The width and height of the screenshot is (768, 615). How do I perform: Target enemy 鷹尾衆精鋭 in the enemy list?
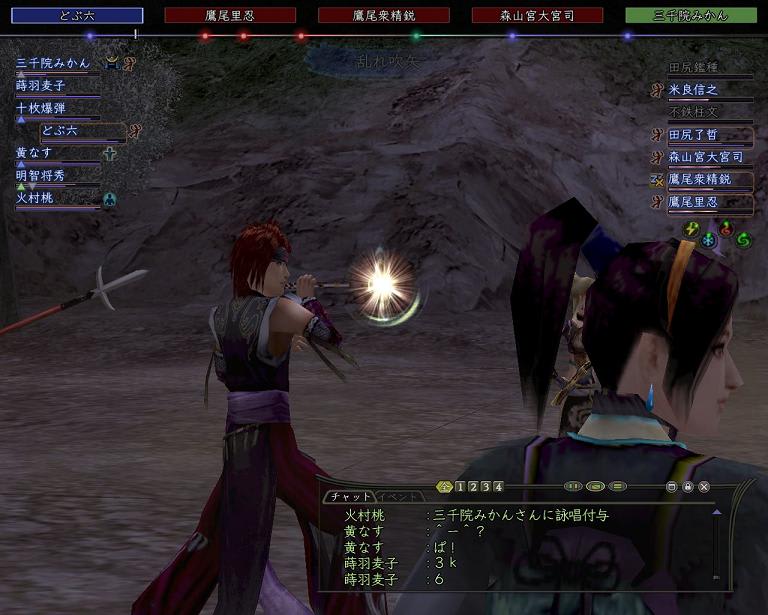(x=708, y=180)
